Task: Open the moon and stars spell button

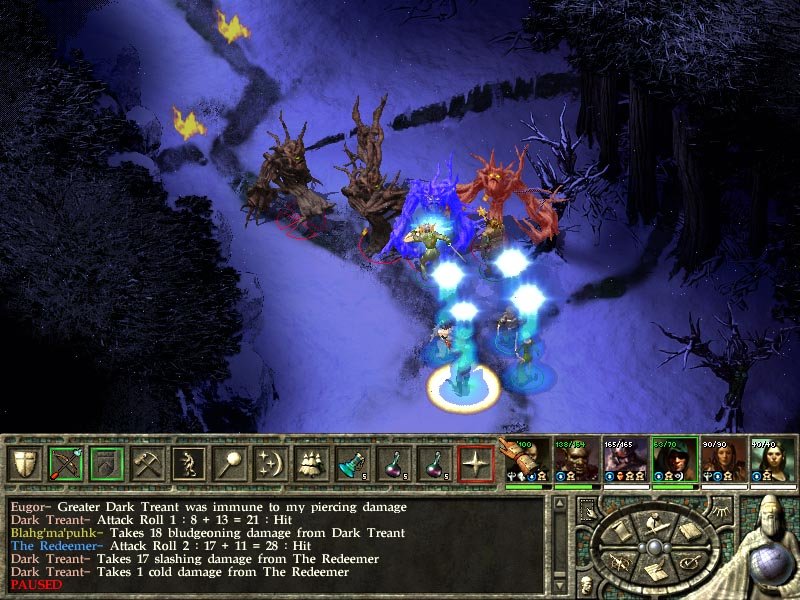Action: click(x=270, y=464)
